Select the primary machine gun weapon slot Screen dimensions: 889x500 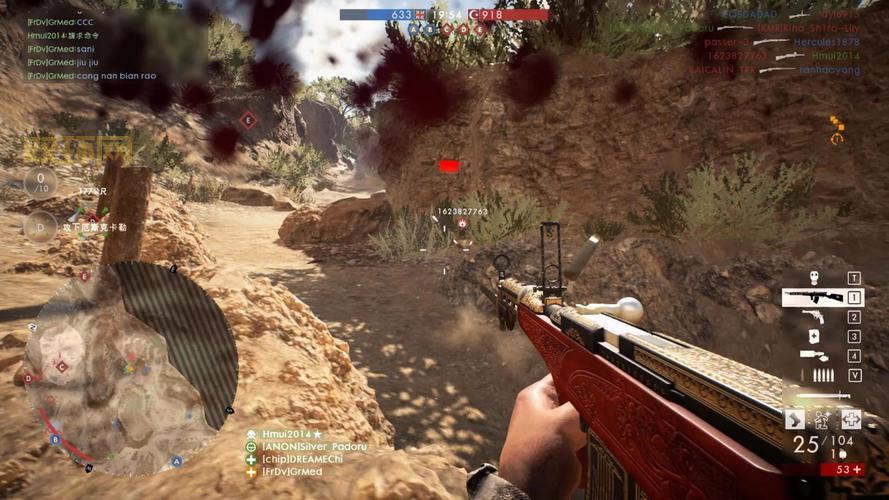coord(811,297)
